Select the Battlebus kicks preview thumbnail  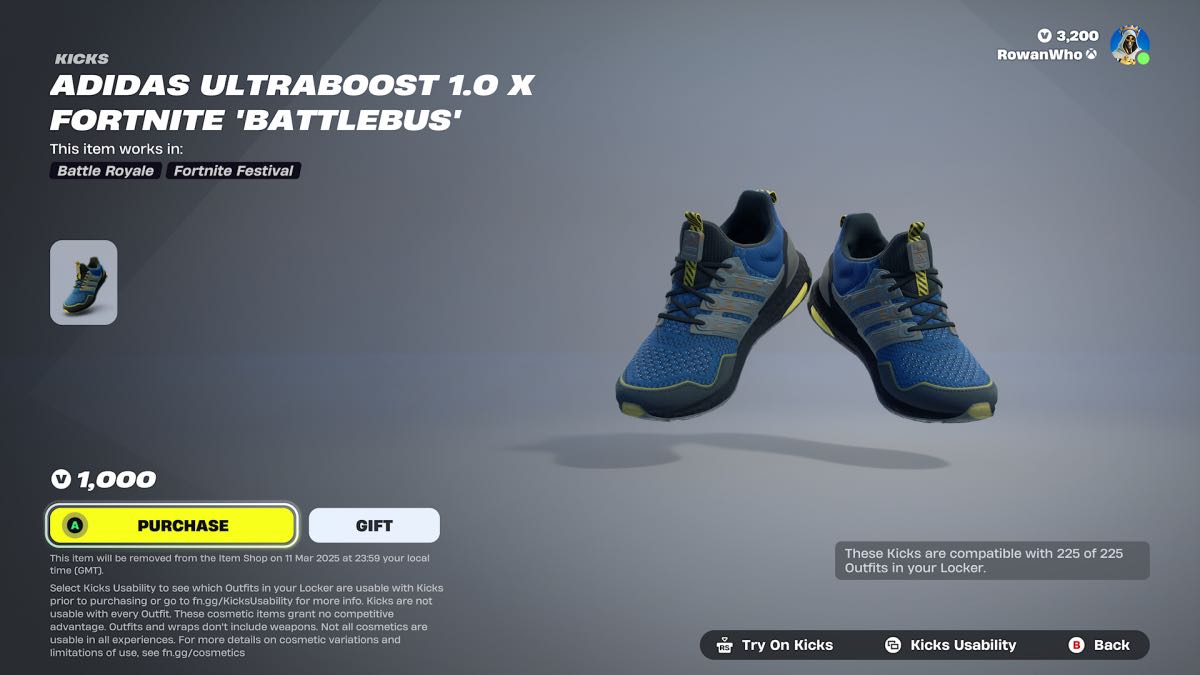pyautogui.click(x=84, y=282)
